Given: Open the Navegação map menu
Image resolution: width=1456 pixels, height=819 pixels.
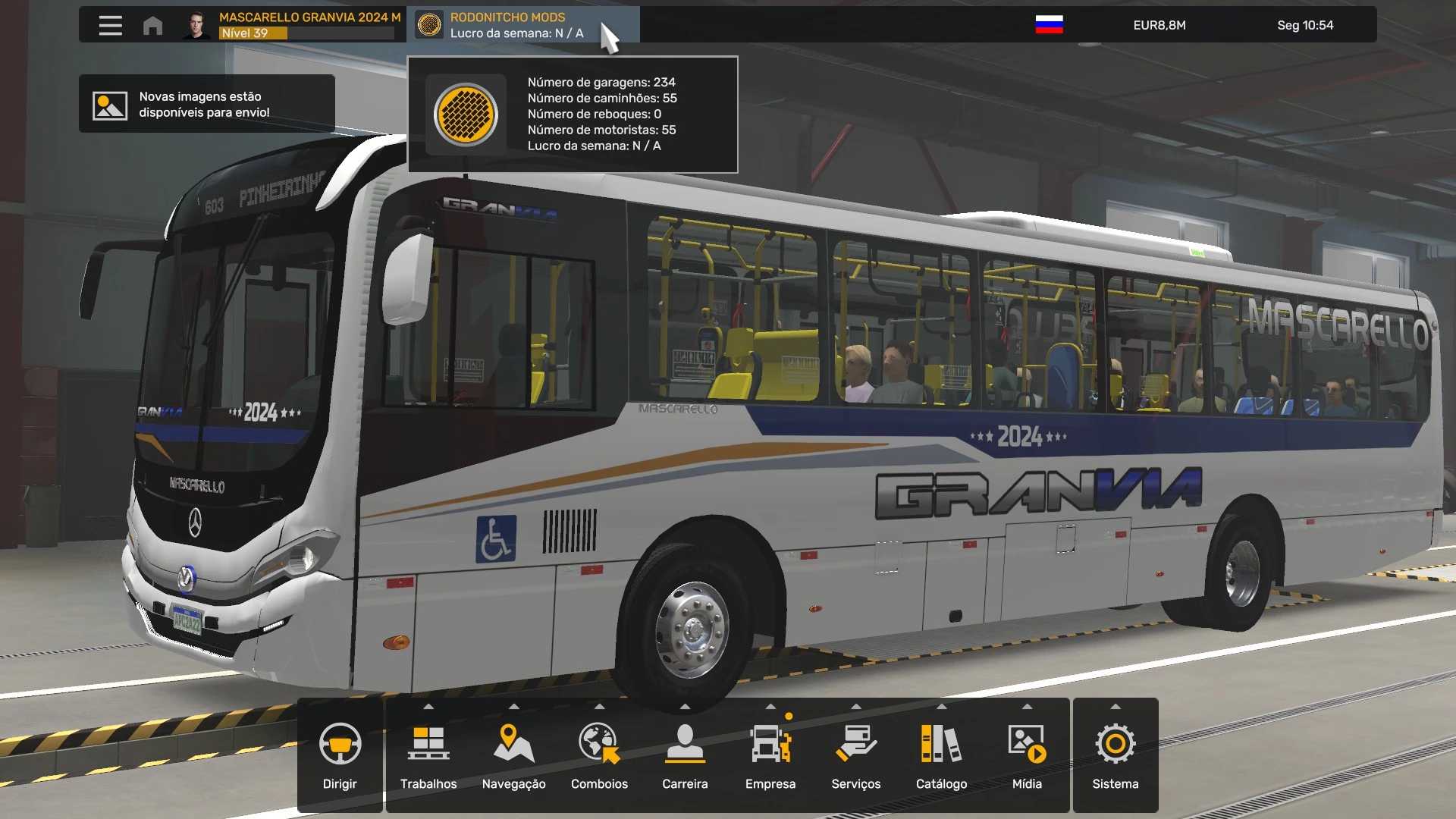Looking at the screenshot, I should pos(513,755).
